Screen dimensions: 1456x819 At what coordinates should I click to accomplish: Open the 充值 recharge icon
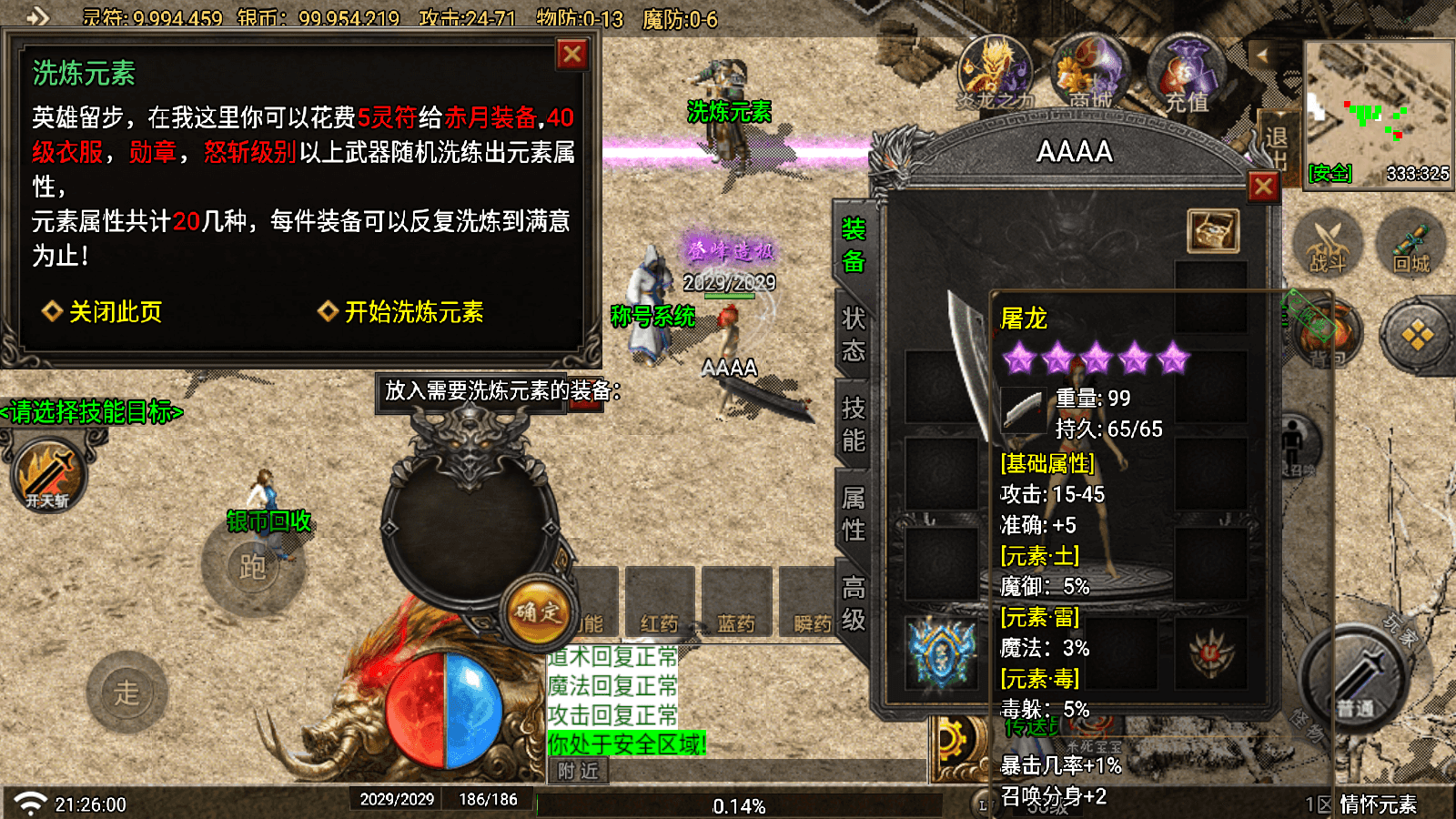(x=1187, y=75)
